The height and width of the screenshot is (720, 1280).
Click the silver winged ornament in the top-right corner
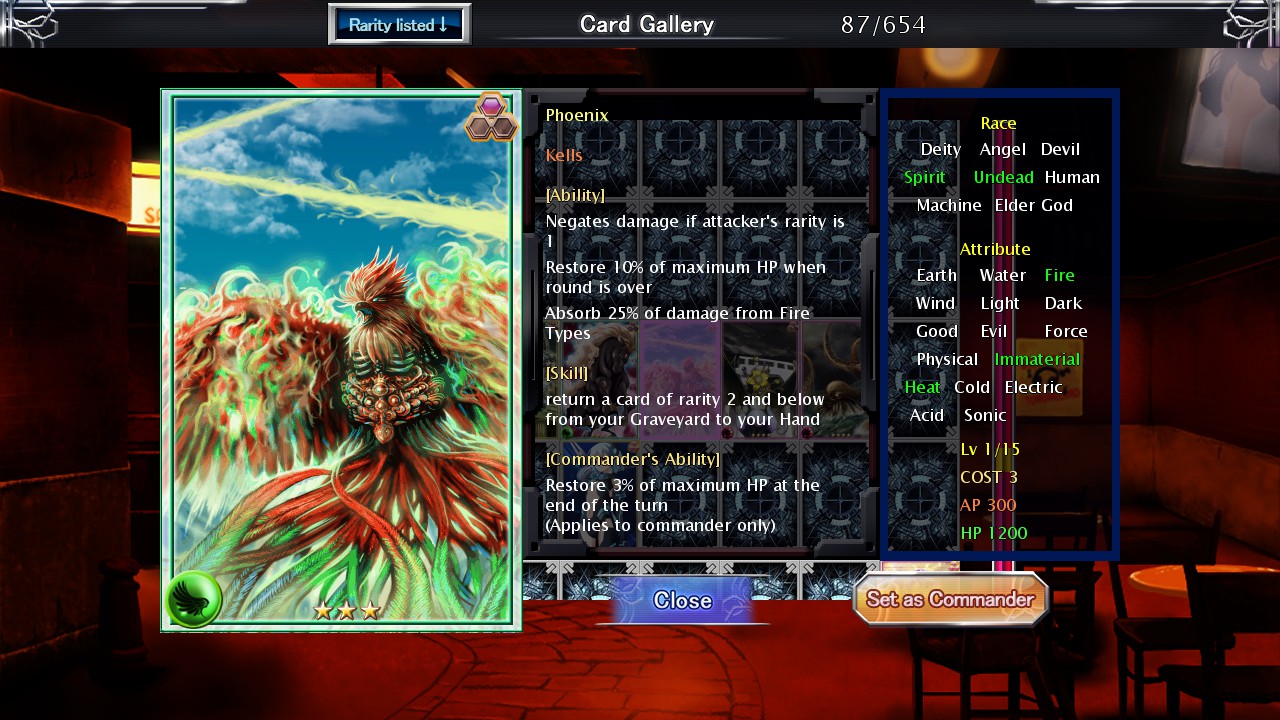pos(1245,23)
